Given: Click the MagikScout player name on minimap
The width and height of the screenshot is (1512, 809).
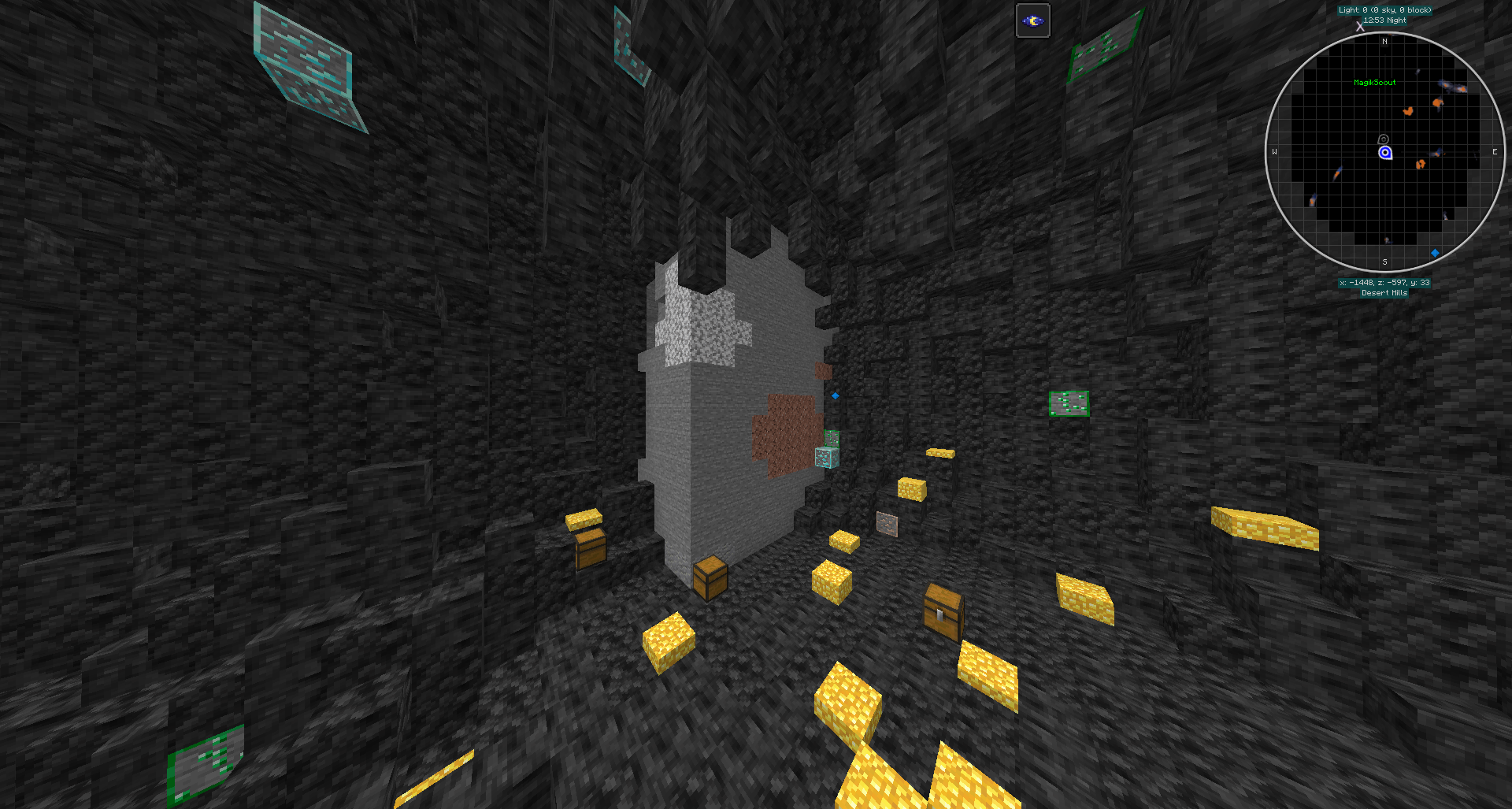Looking at the screenshot, I should point(1374,82).
